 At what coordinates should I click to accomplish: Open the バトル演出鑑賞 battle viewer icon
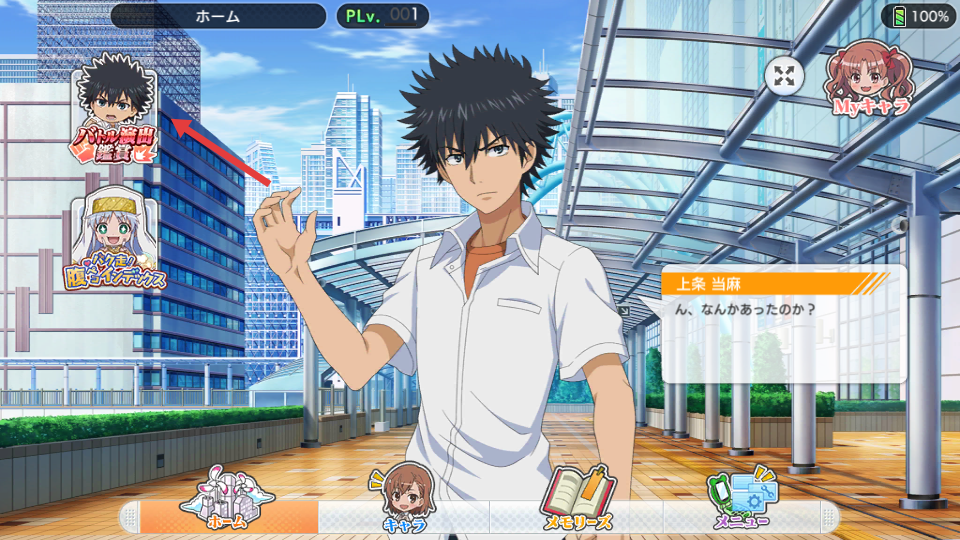[115, 109]
